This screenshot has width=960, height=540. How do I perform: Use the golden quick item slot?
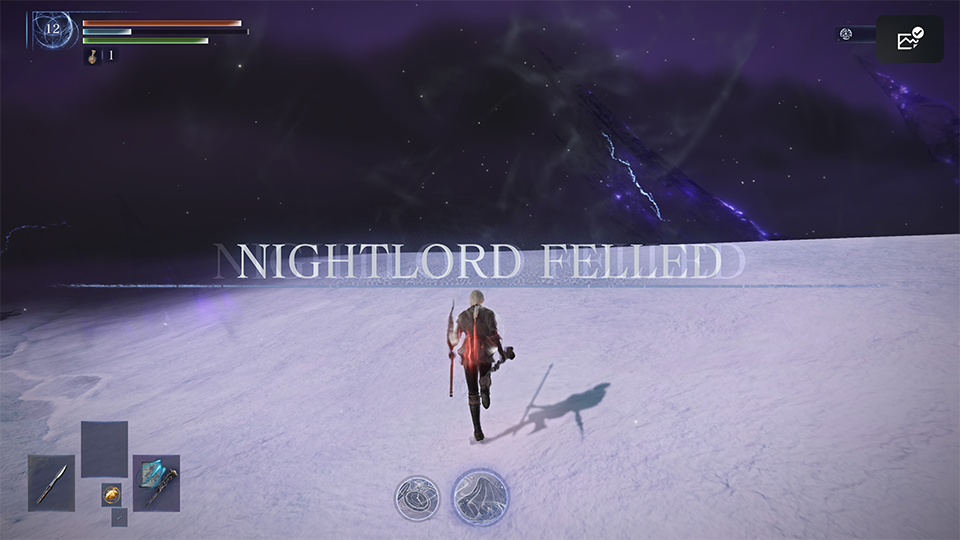[111, 494]
